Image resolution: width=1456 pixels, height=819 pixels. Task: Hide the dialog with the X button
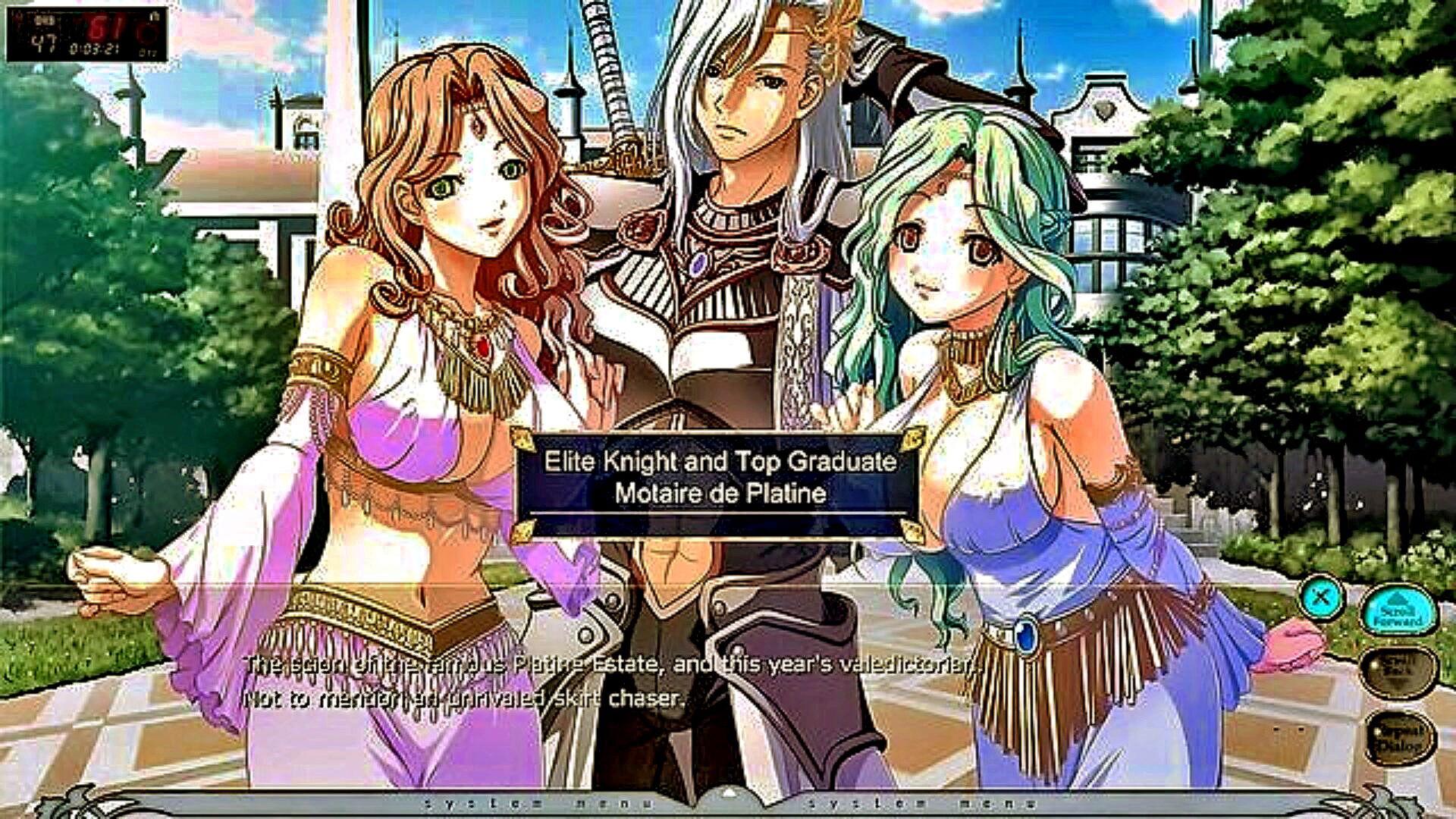(1320, 598)
